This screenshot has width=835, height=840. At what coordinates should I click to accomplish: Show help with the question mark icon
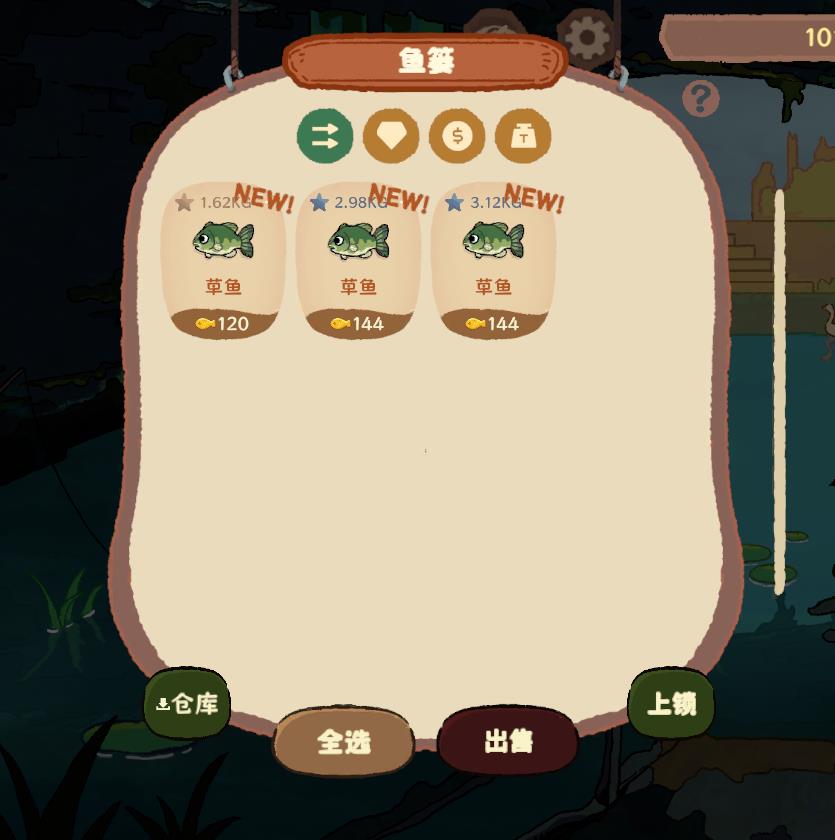coord(701,99)
